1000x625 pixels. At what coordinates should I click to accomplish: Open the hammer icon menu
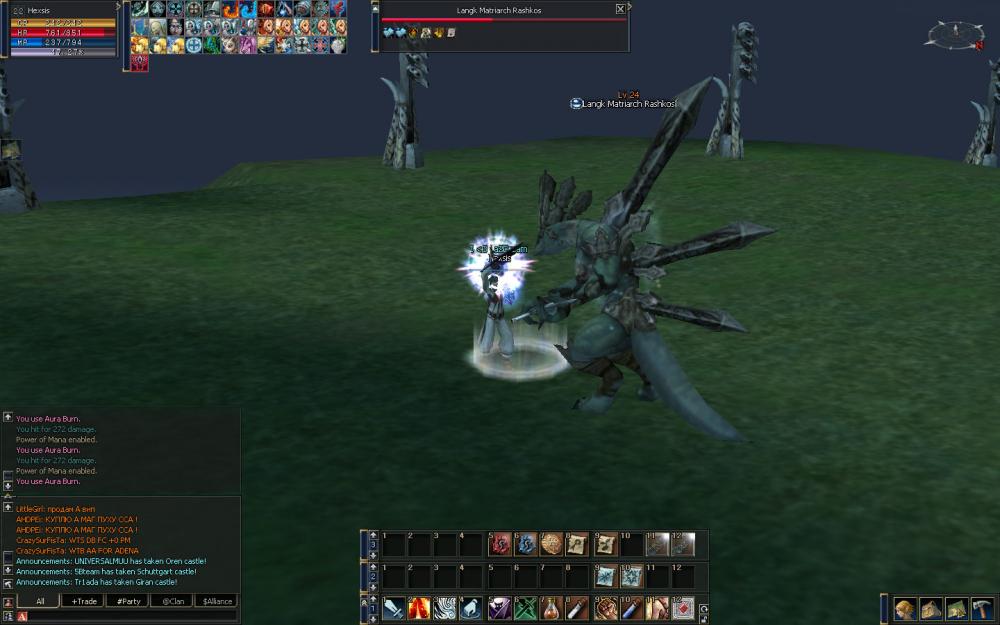[x=981, y=608]
